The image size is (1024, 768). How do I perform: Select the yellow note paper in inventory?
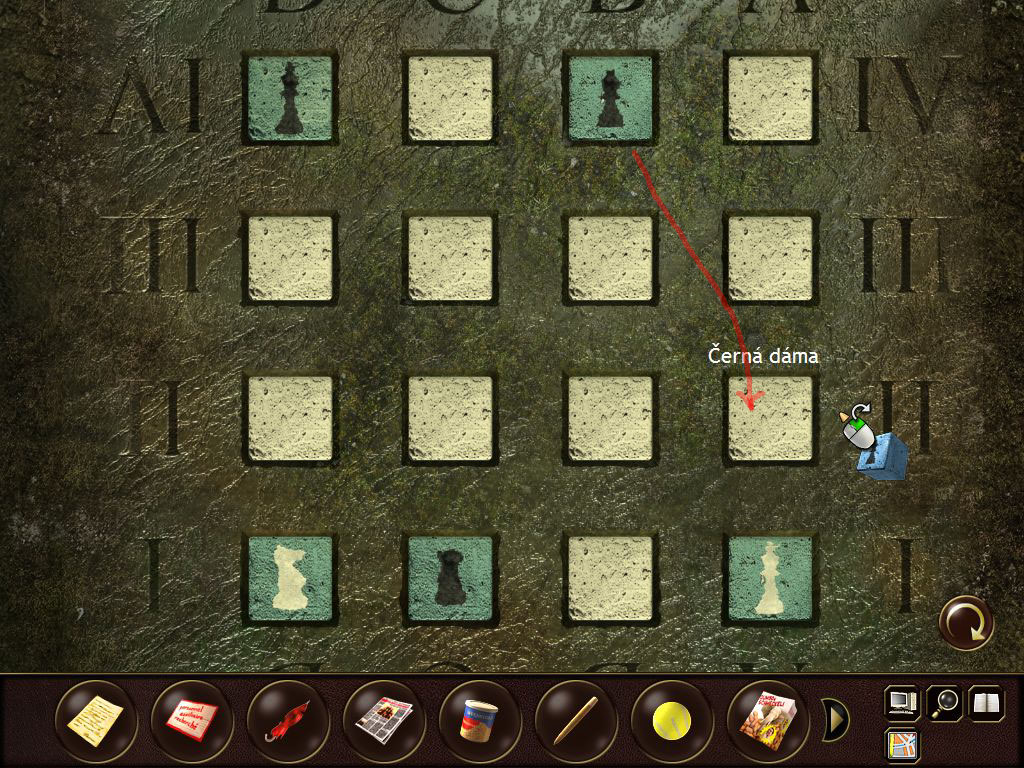point(96,717)
